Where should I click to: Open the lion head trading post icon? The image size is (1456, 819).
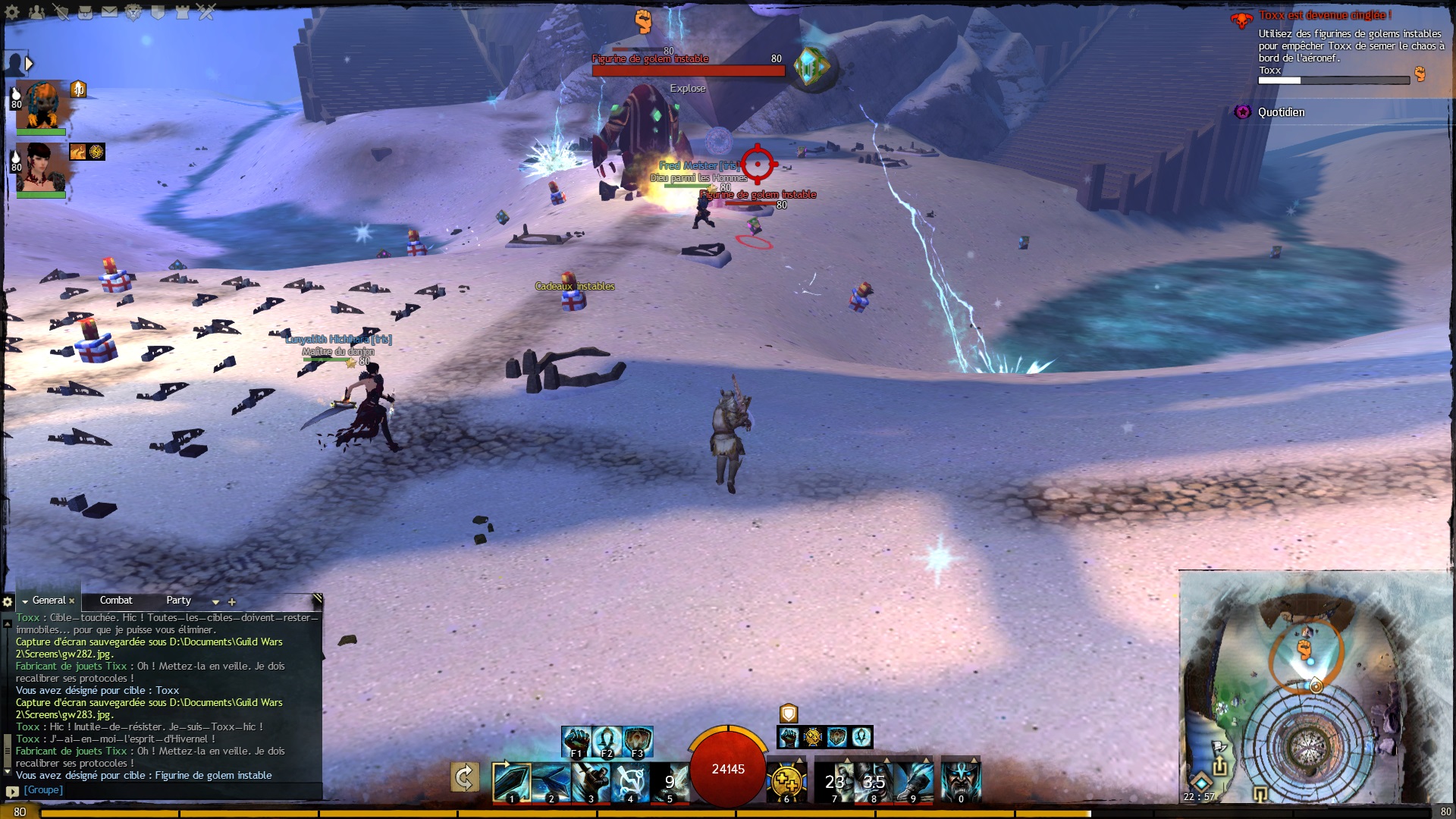(x=133, y=12)
